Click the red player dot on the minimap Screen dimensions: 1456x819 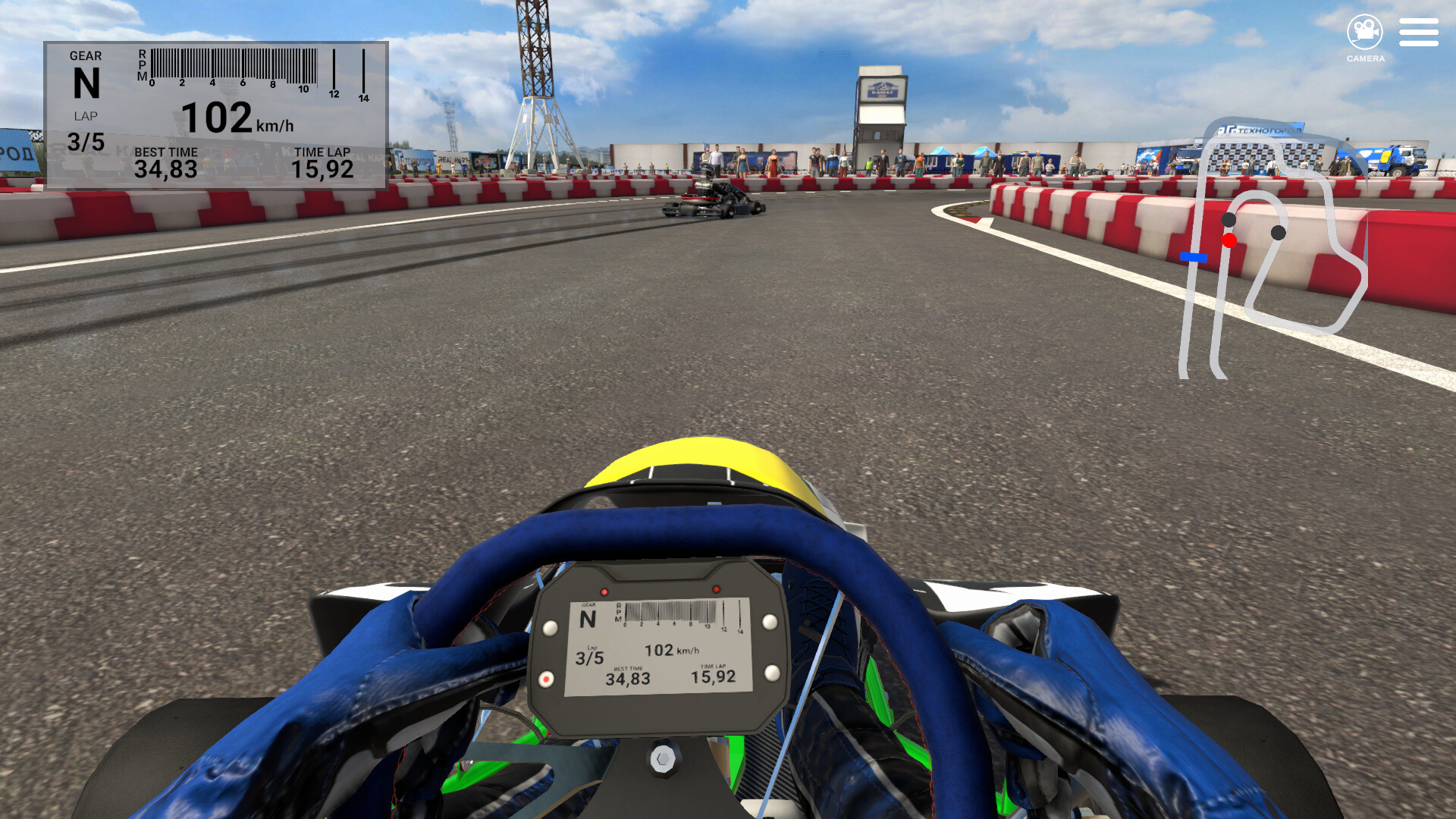point(1229,240)
